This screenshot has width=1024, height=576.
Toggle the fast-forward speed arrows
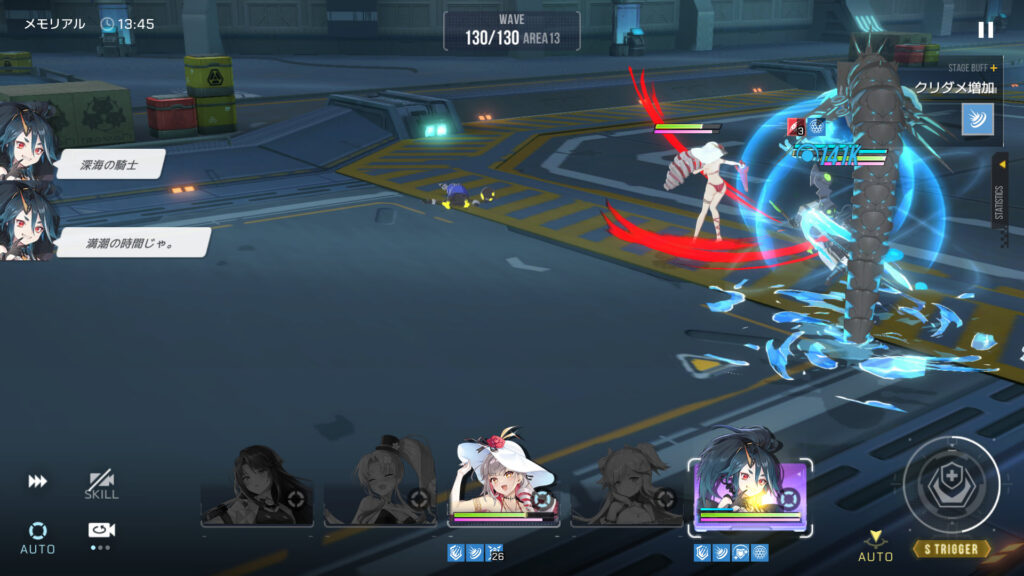(x=37, y=482)
